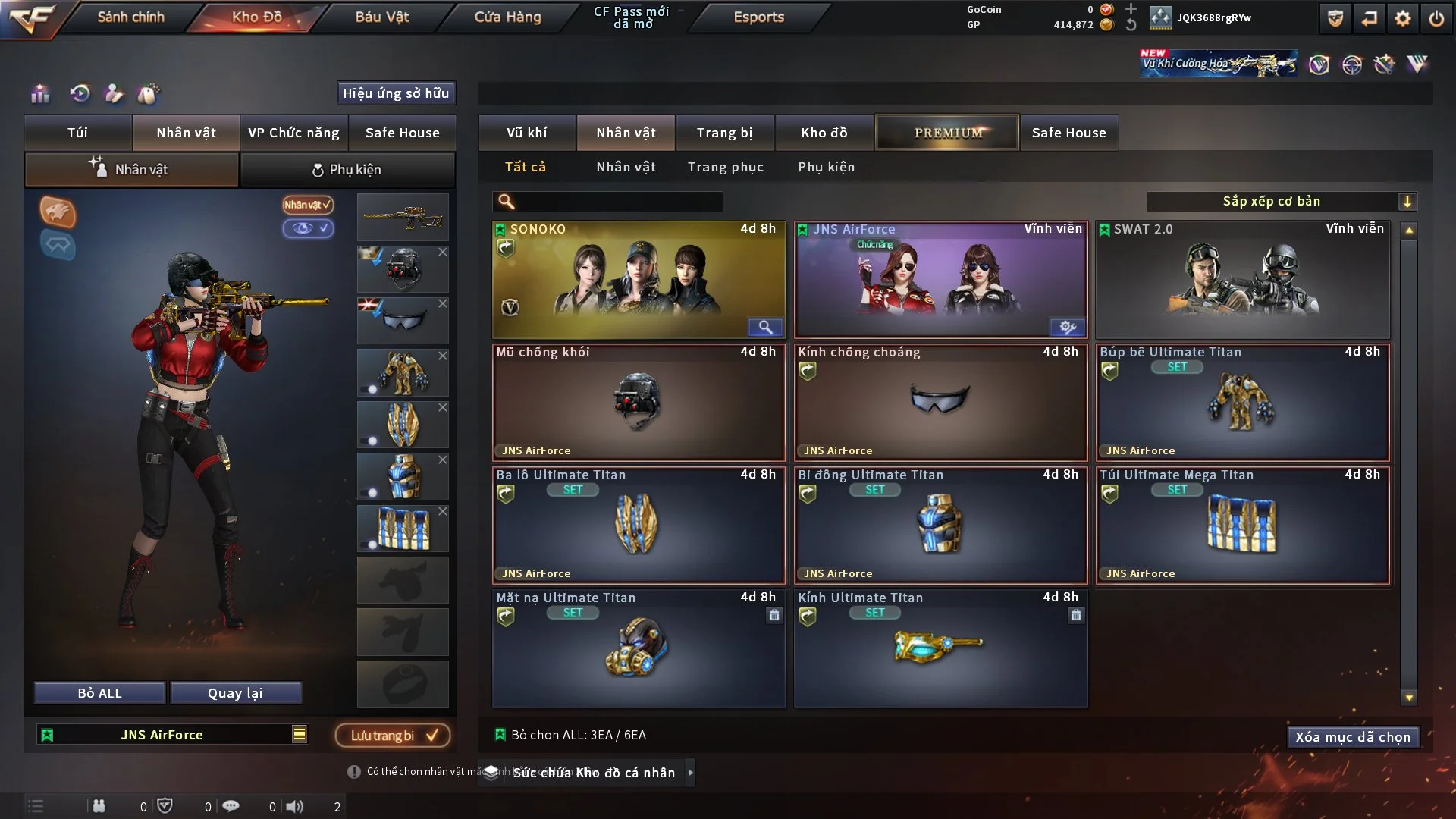Click Xóa mục đã chọn button

pos(1352,737)
